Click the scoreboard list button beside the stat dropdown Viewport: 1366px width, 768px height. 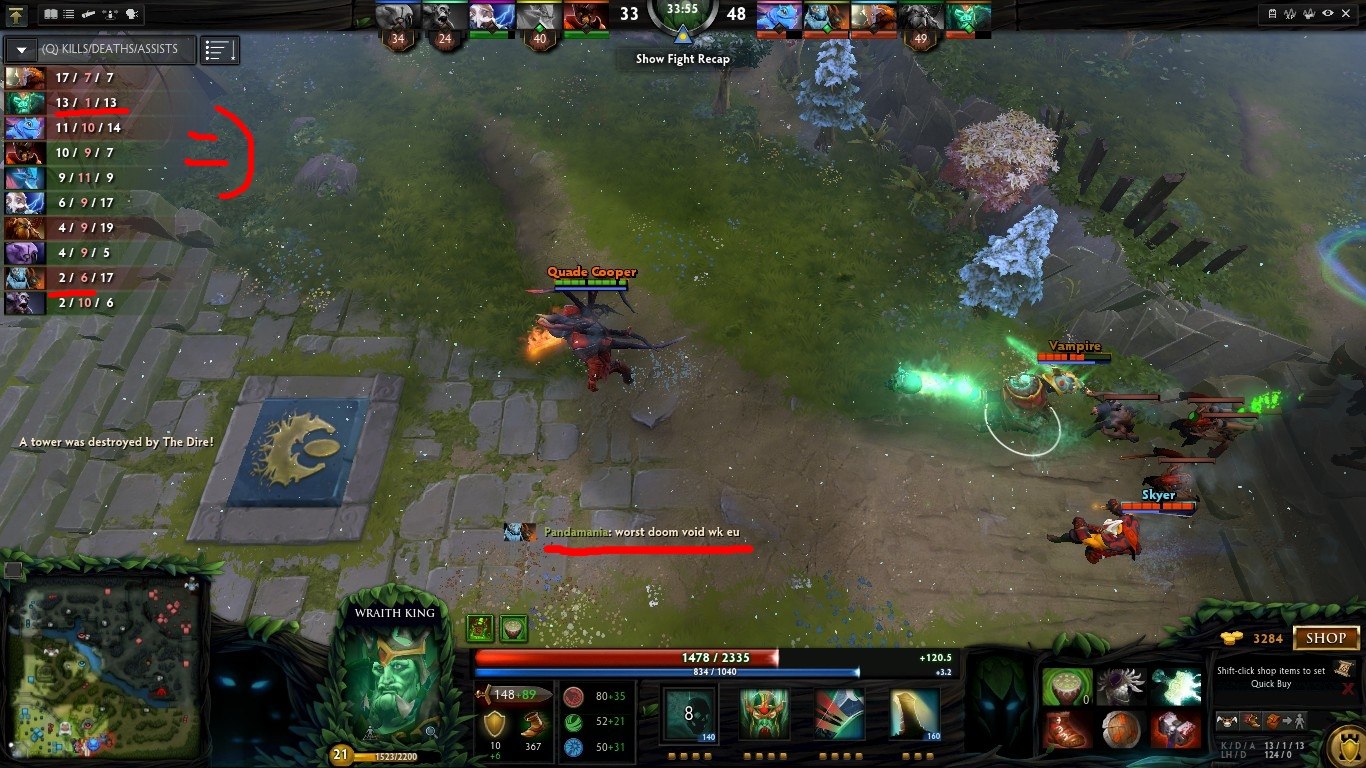[x=219, y=49]
